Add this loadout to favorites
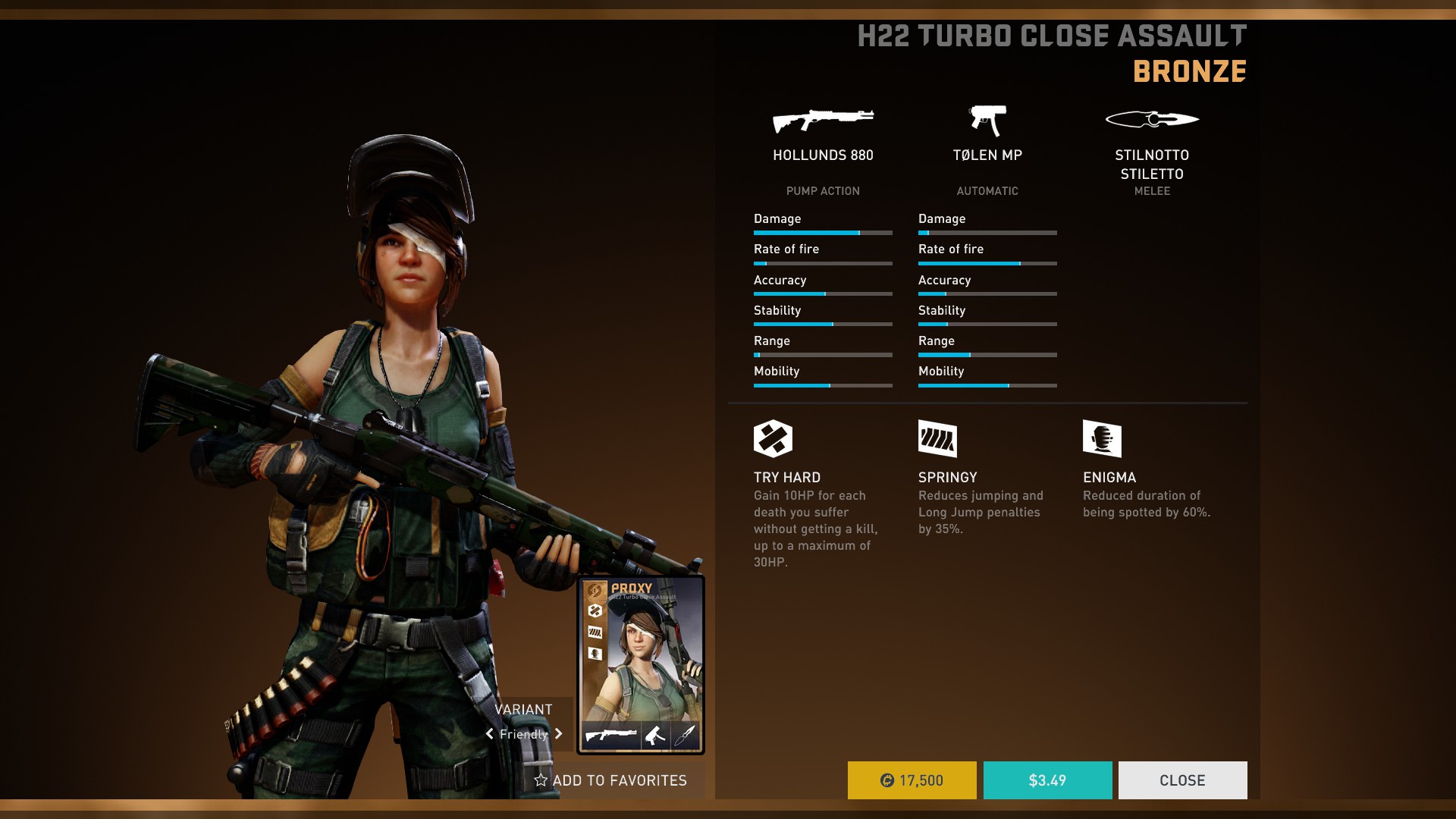1456x819 pixels. coord(610,780)
